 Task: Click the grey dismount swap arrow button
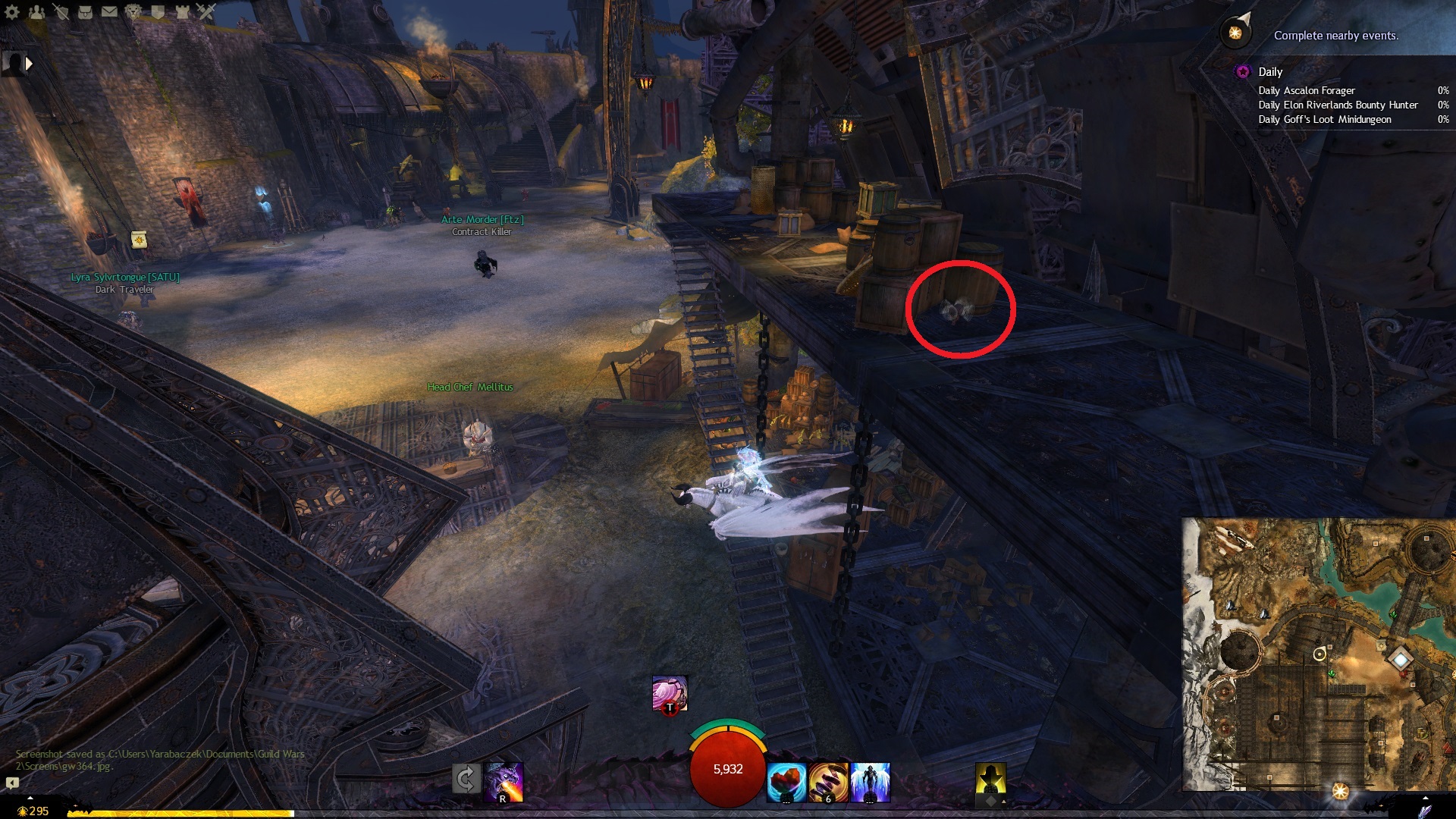coord(466,779)
